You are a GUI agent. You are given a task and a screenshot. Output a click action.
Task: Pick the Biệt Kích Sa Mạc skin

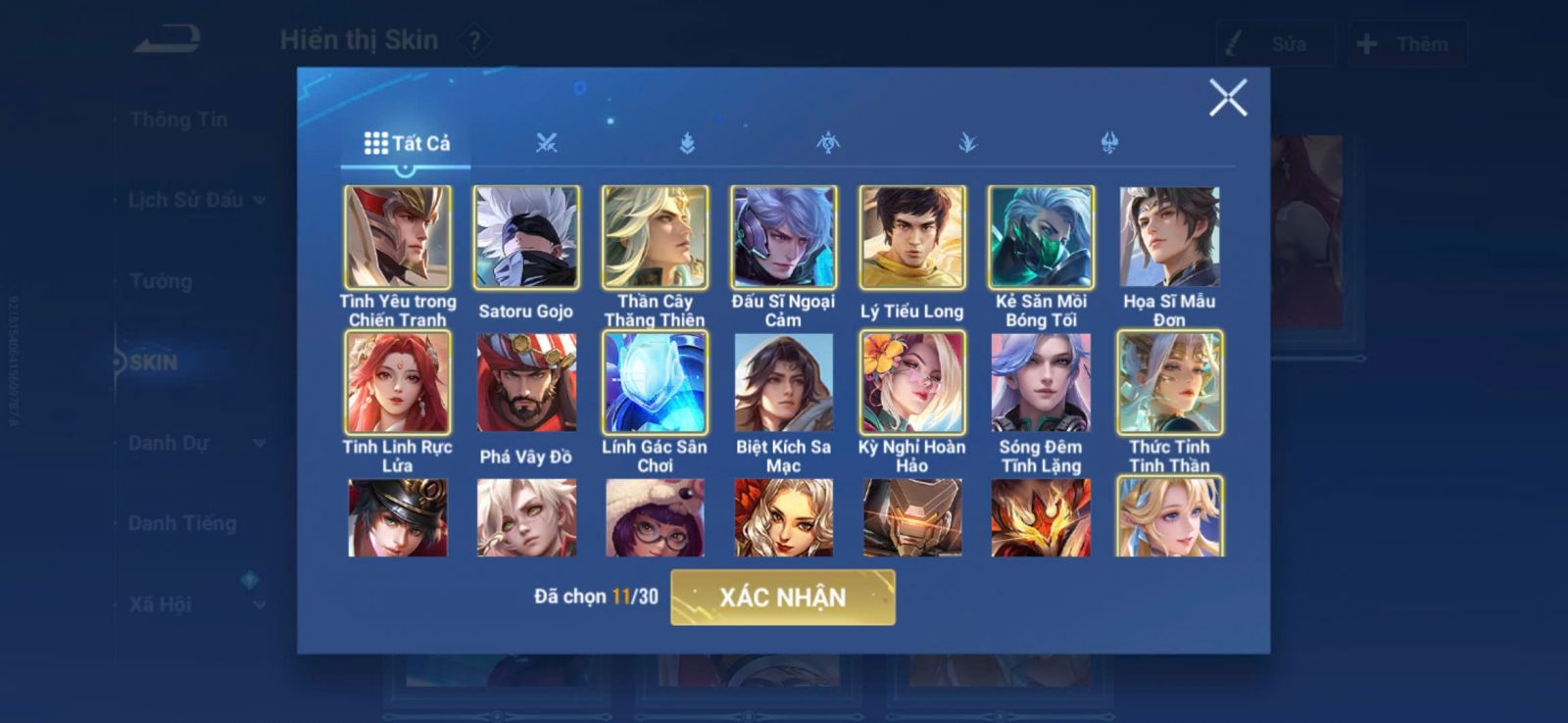(x=783, y=383)
